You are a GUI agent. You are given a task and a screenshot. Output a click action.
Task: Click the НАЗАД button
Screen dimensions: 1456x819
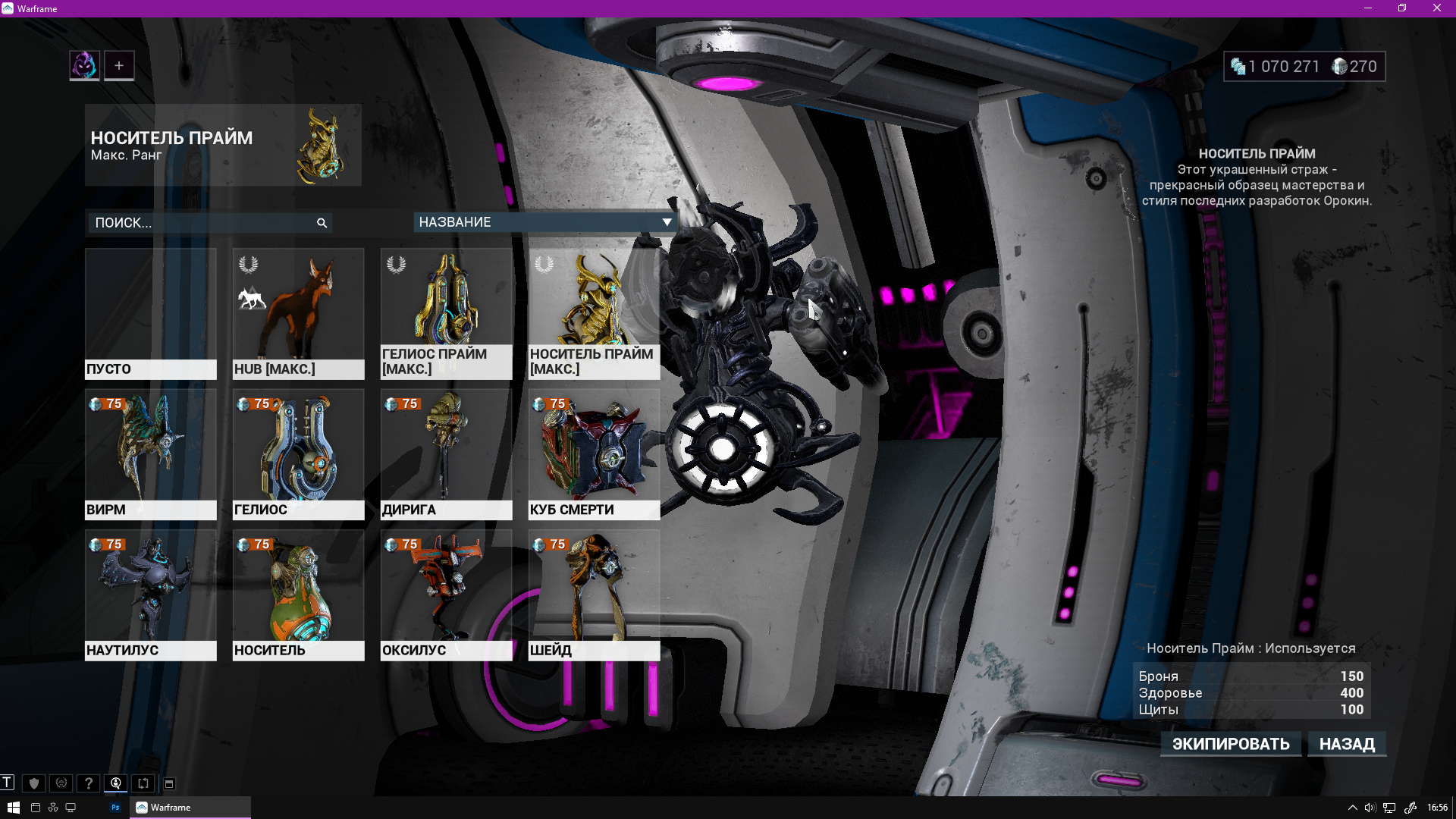click(1347, 744)
